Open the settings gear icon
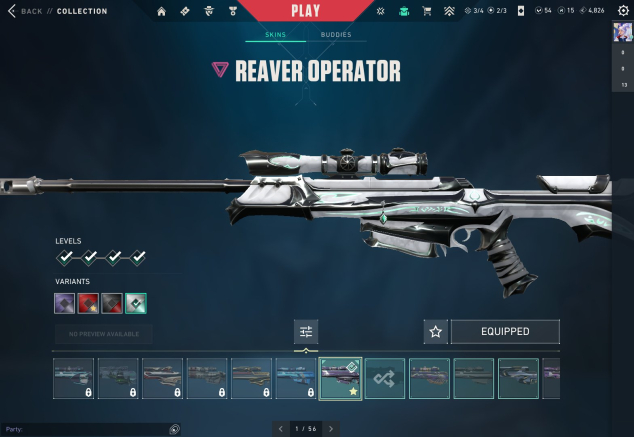 [623, 10]
